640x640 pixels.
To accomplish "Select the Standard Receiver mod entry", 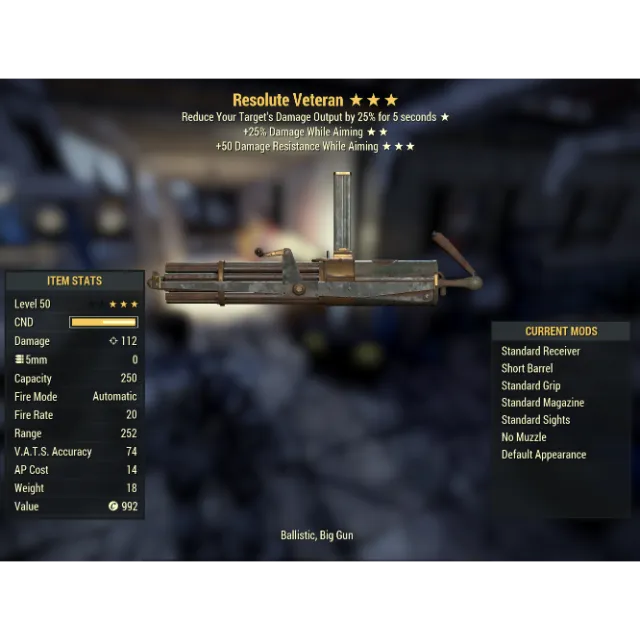I will 540,351.
